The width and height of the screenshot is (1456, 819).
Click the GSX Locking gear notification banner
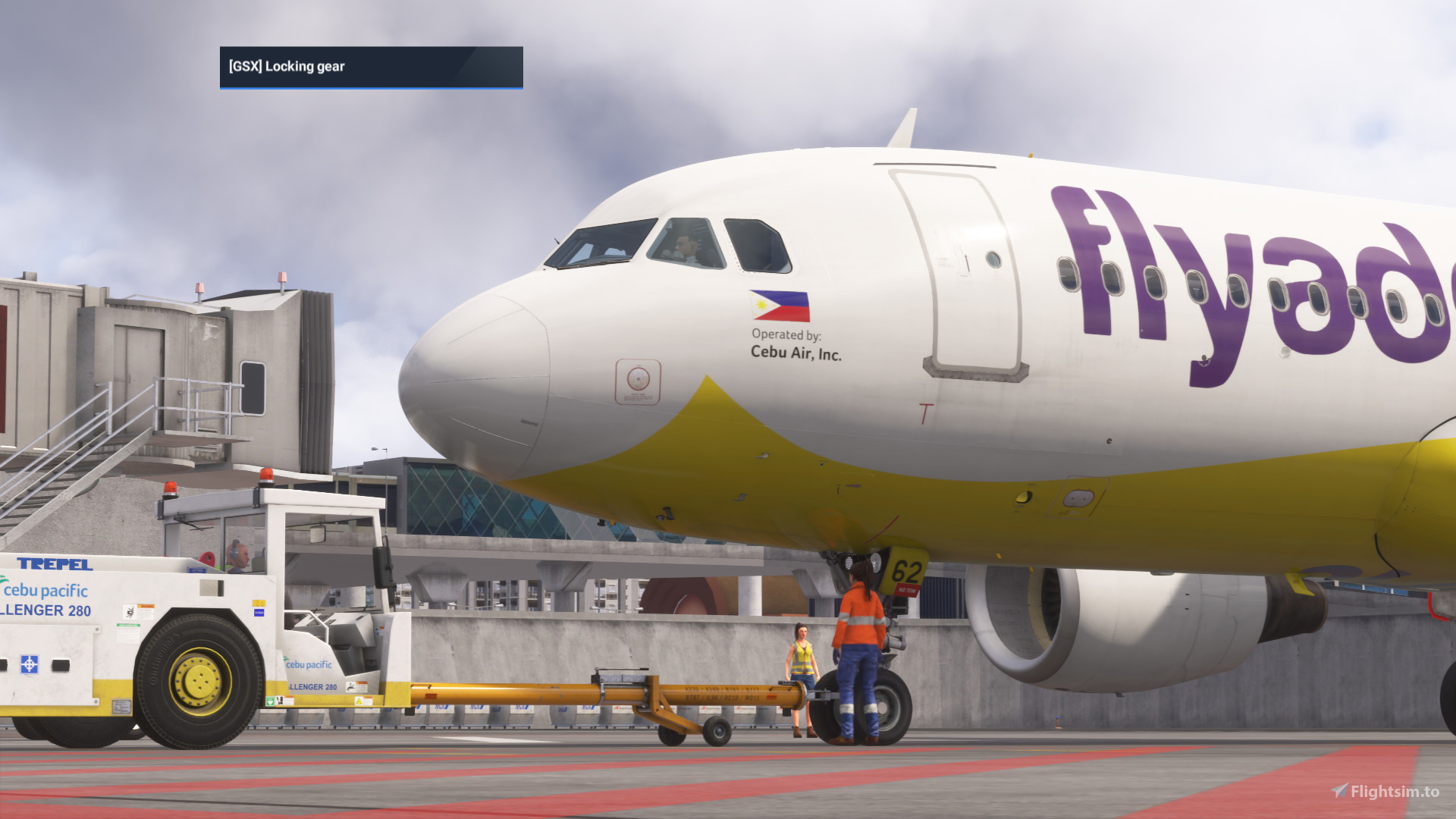371,67
